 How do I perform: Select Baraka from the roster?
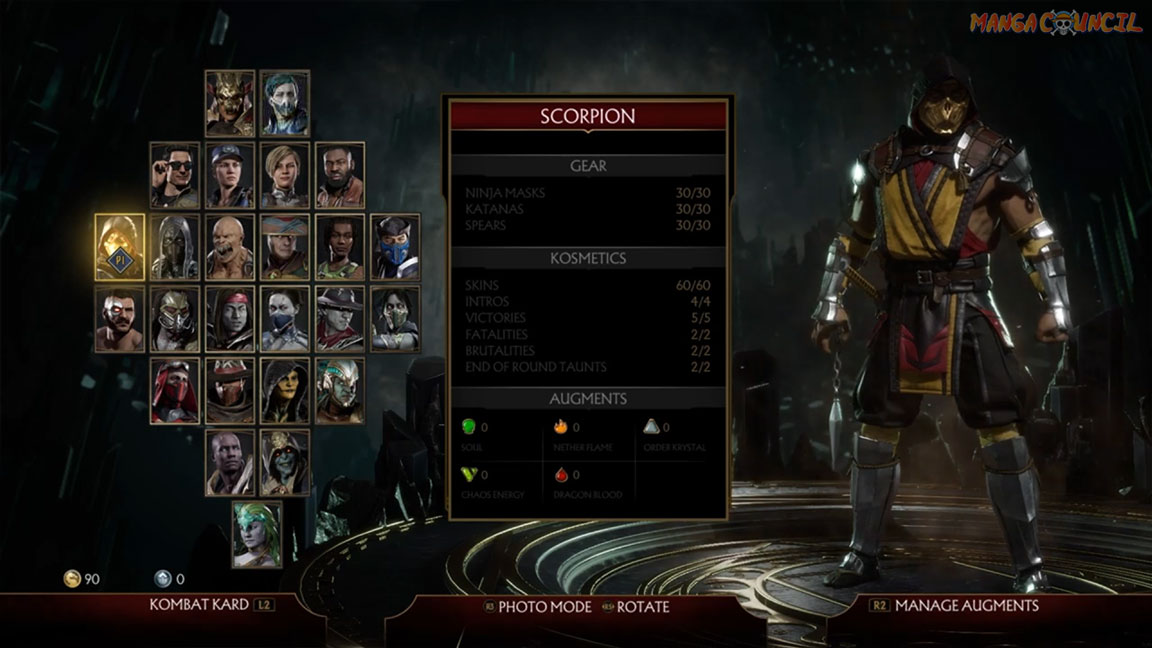click(230, 247)
